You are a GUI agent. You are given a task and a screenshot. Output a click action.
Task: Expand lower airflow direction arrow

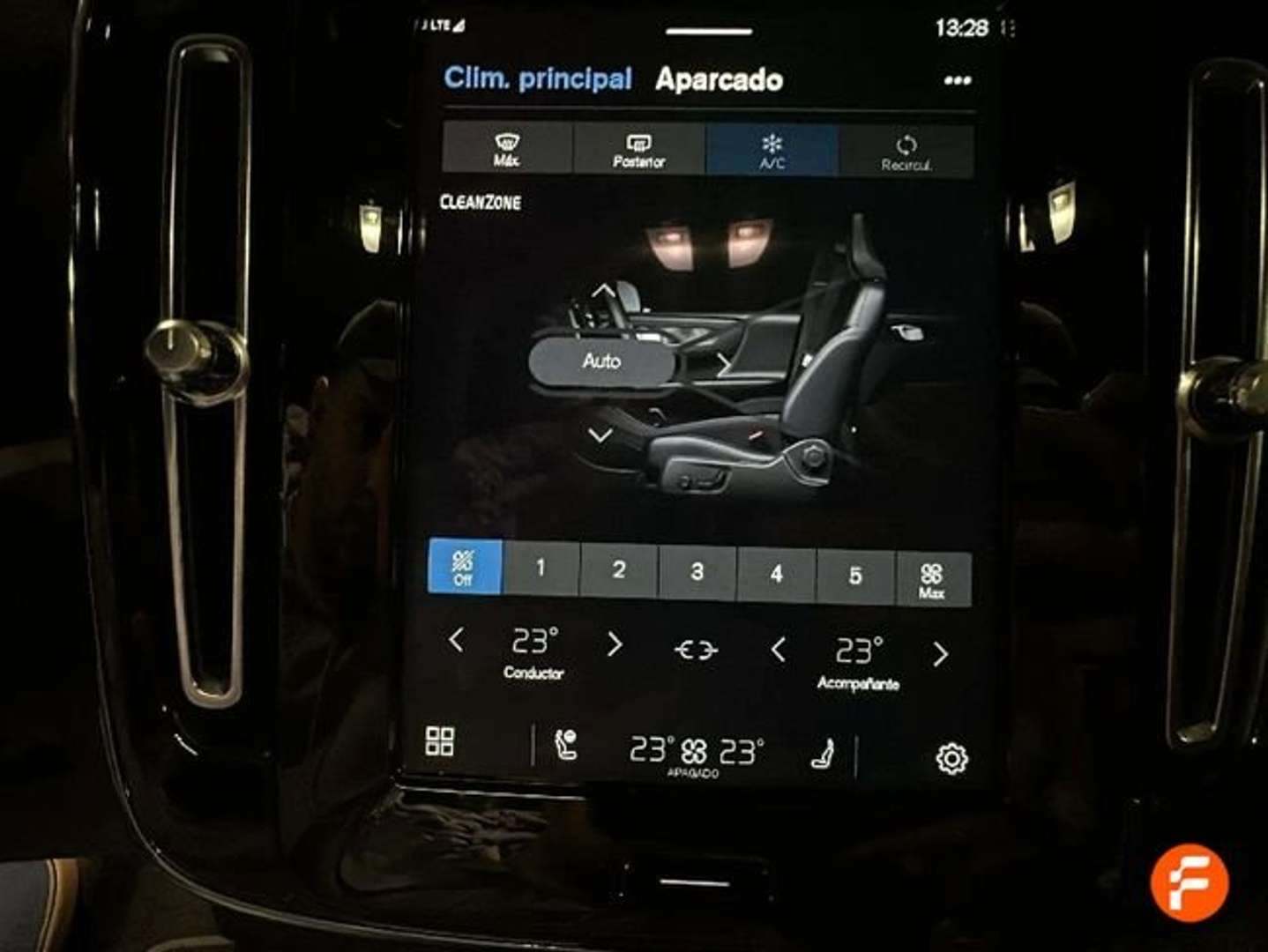[603, 433]
